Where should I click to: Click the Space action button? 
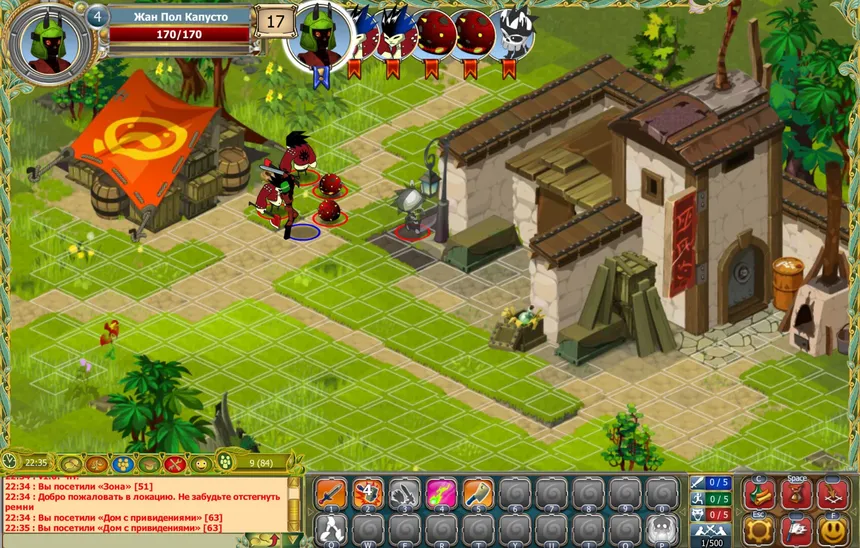(797, 494)
